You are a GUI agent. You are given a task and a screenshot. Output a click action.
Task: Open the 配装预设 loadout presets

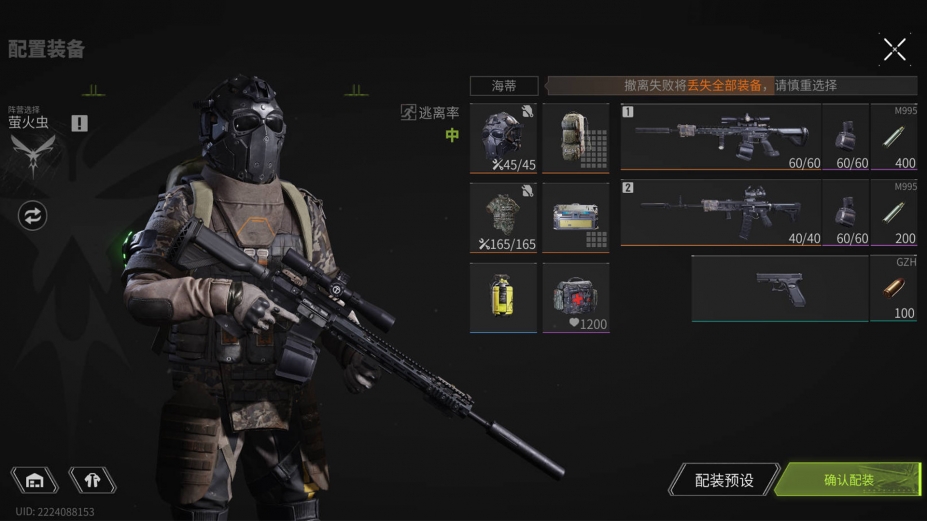(723, 480)
